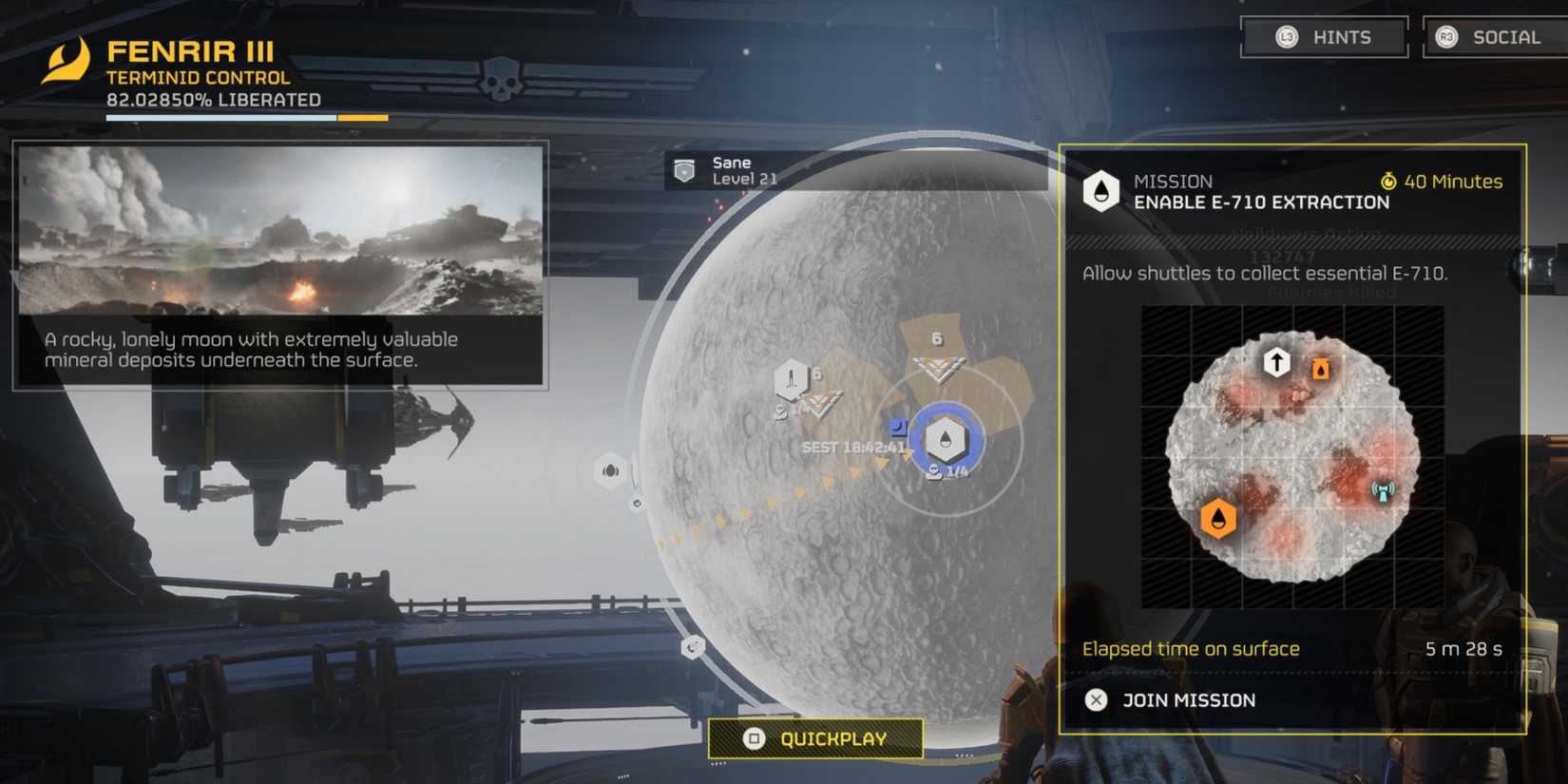
Task: Open the HINTS menu
Action: click(1325, 37)
